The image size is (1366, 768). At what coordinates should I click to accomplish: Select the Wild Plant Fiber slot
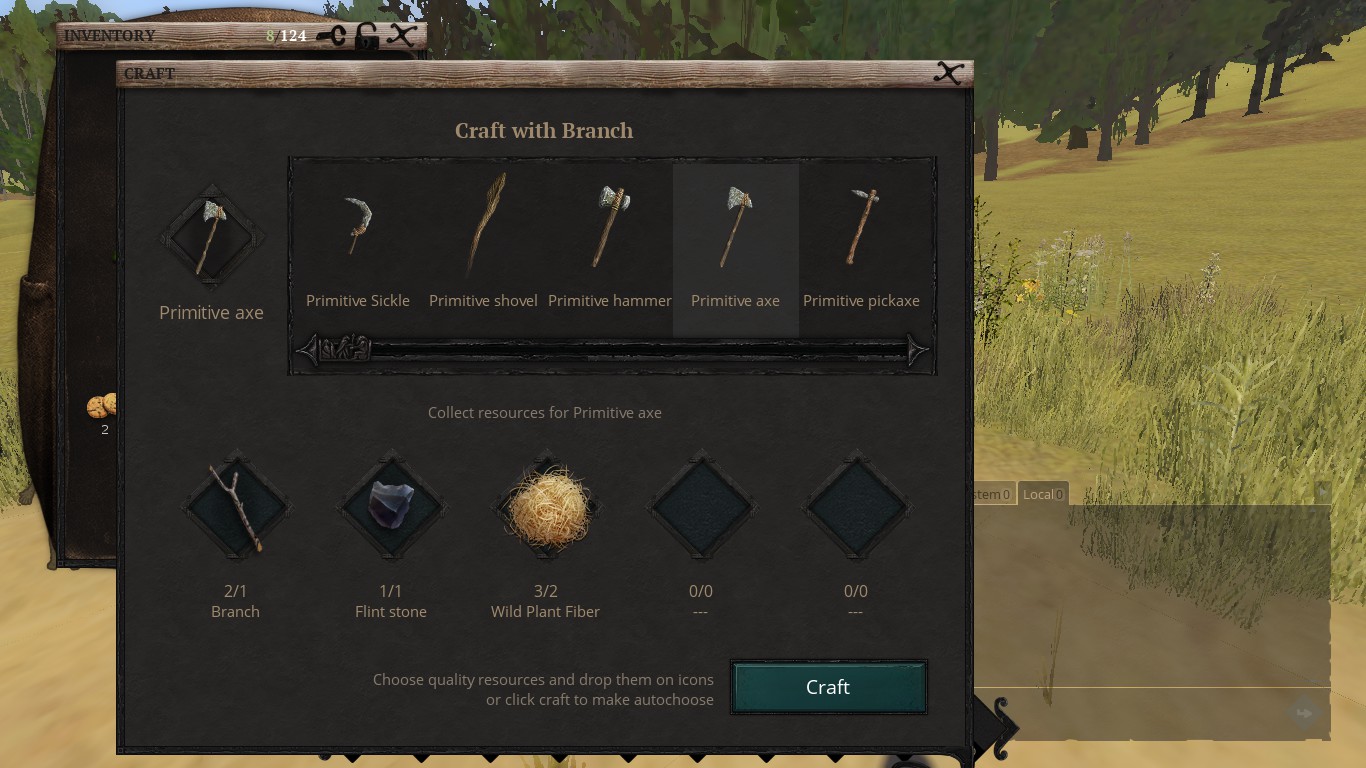coord(546,508)
